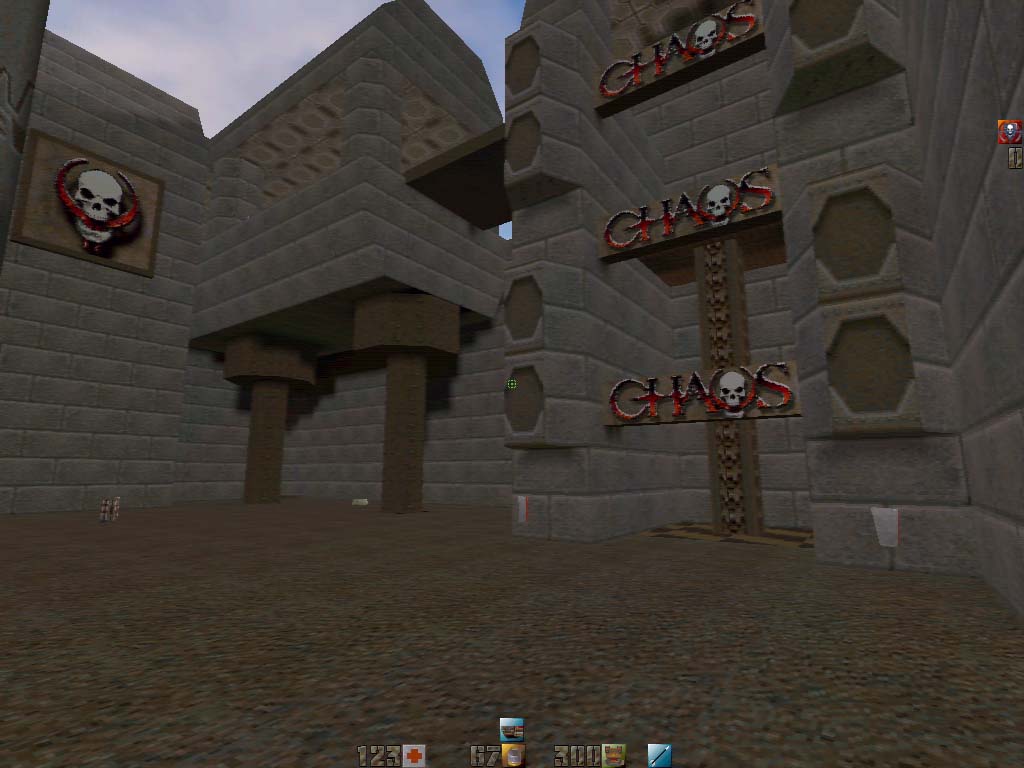
Task: Select the blue sword weapon icon
Action: click(659, 755)
